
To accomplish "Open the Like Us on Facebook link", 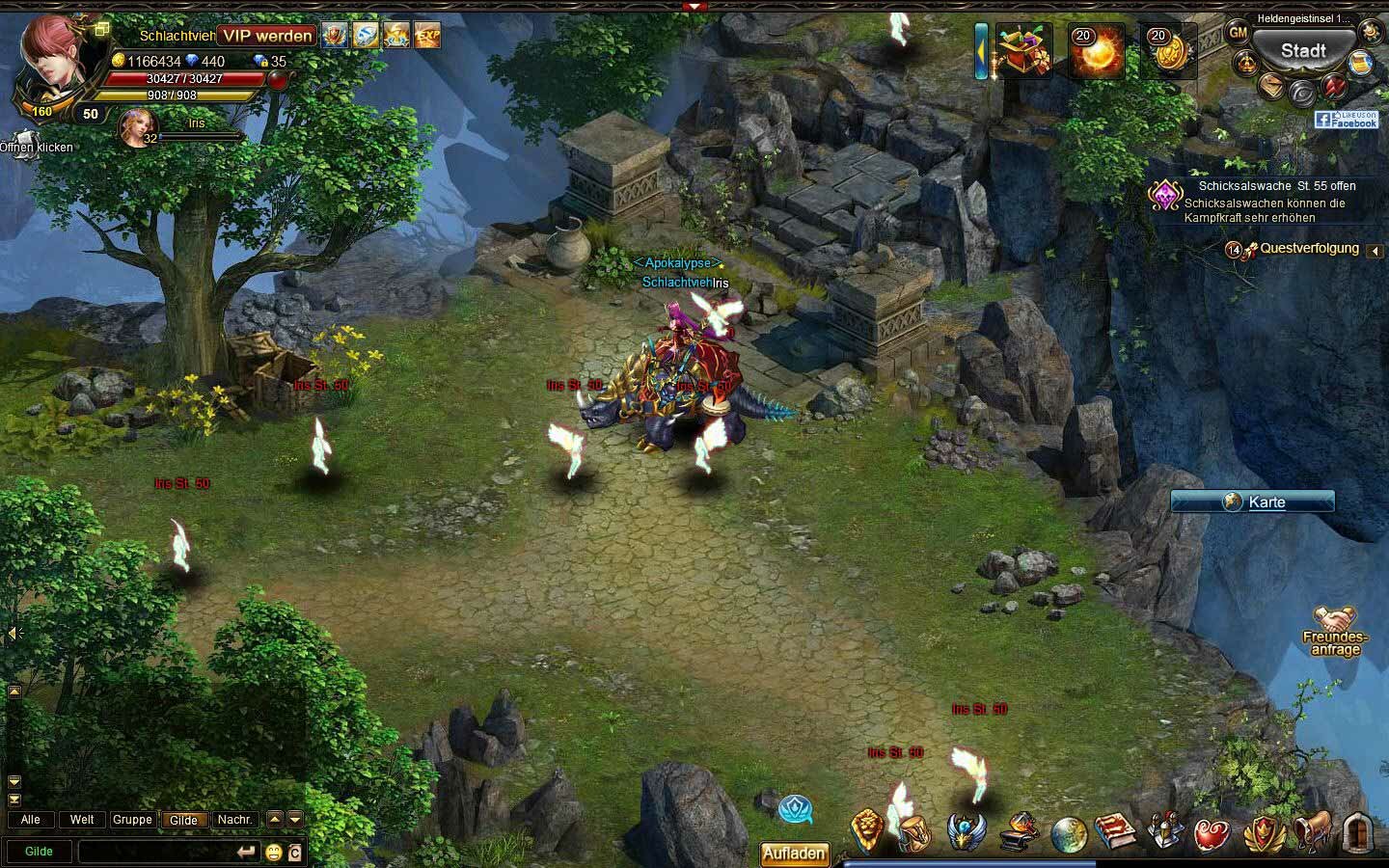I will coord(1347,120).
